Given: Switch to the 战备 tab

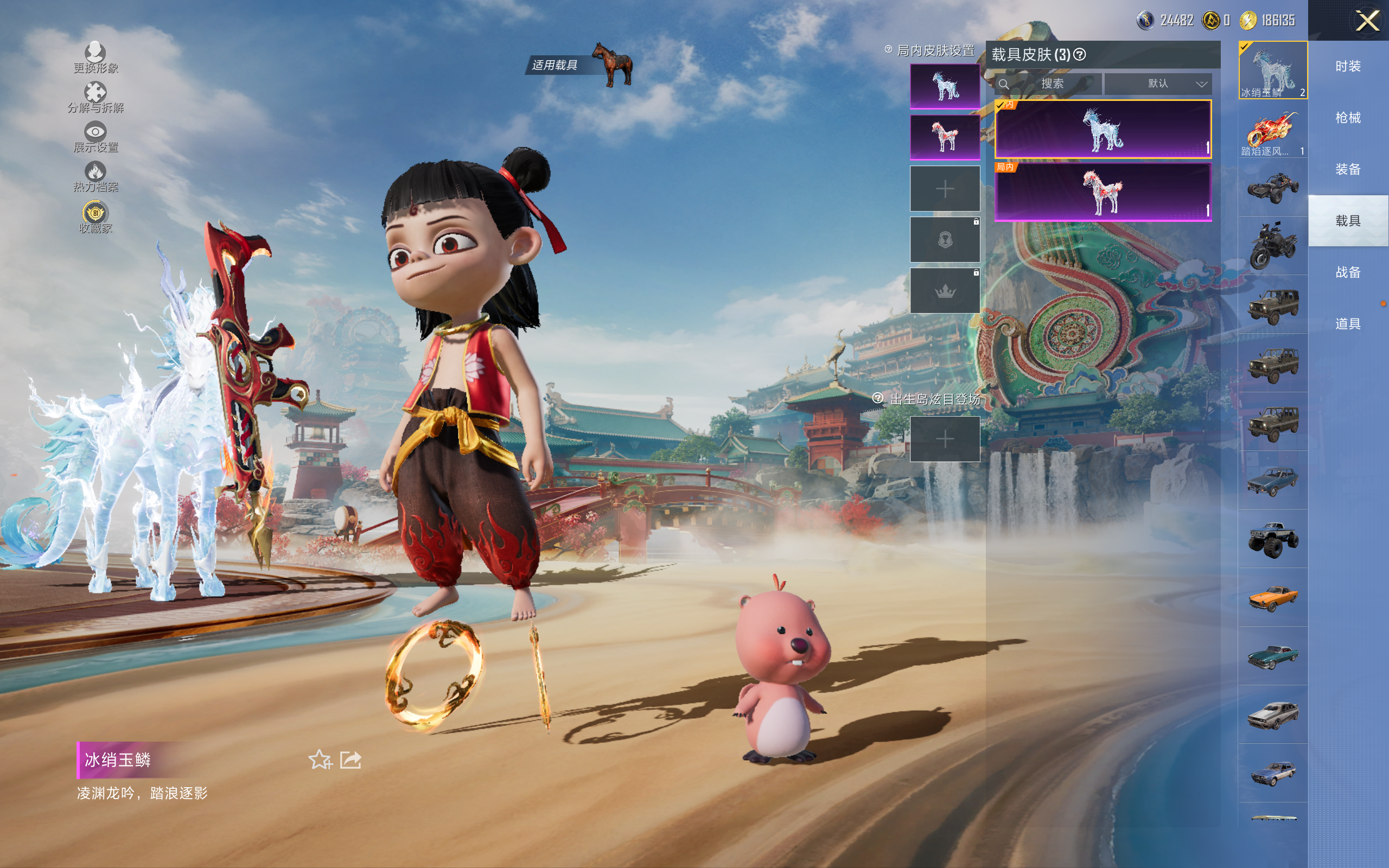Looking at the screenshot, I should 1348,273.
